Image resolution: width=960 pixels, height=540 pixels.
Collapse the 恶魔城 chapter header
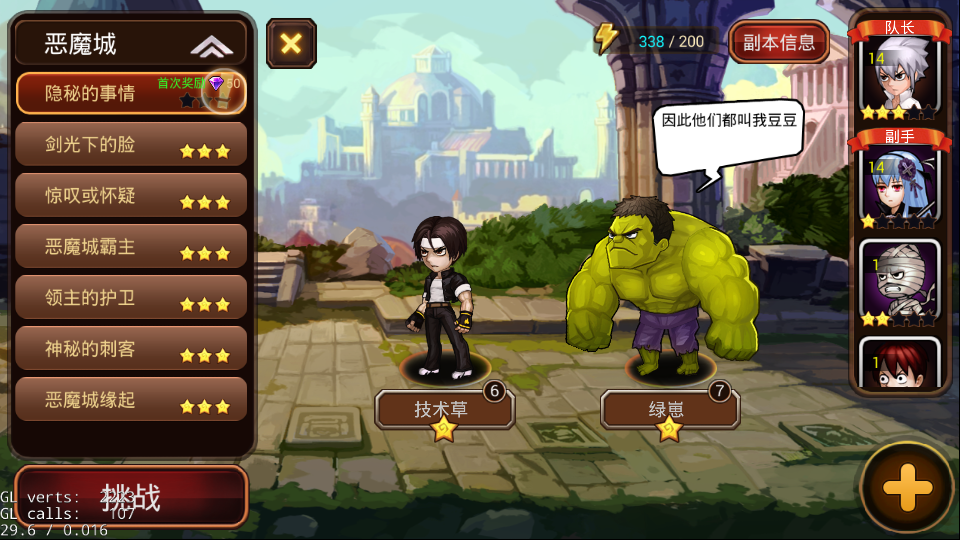(211, 45)
